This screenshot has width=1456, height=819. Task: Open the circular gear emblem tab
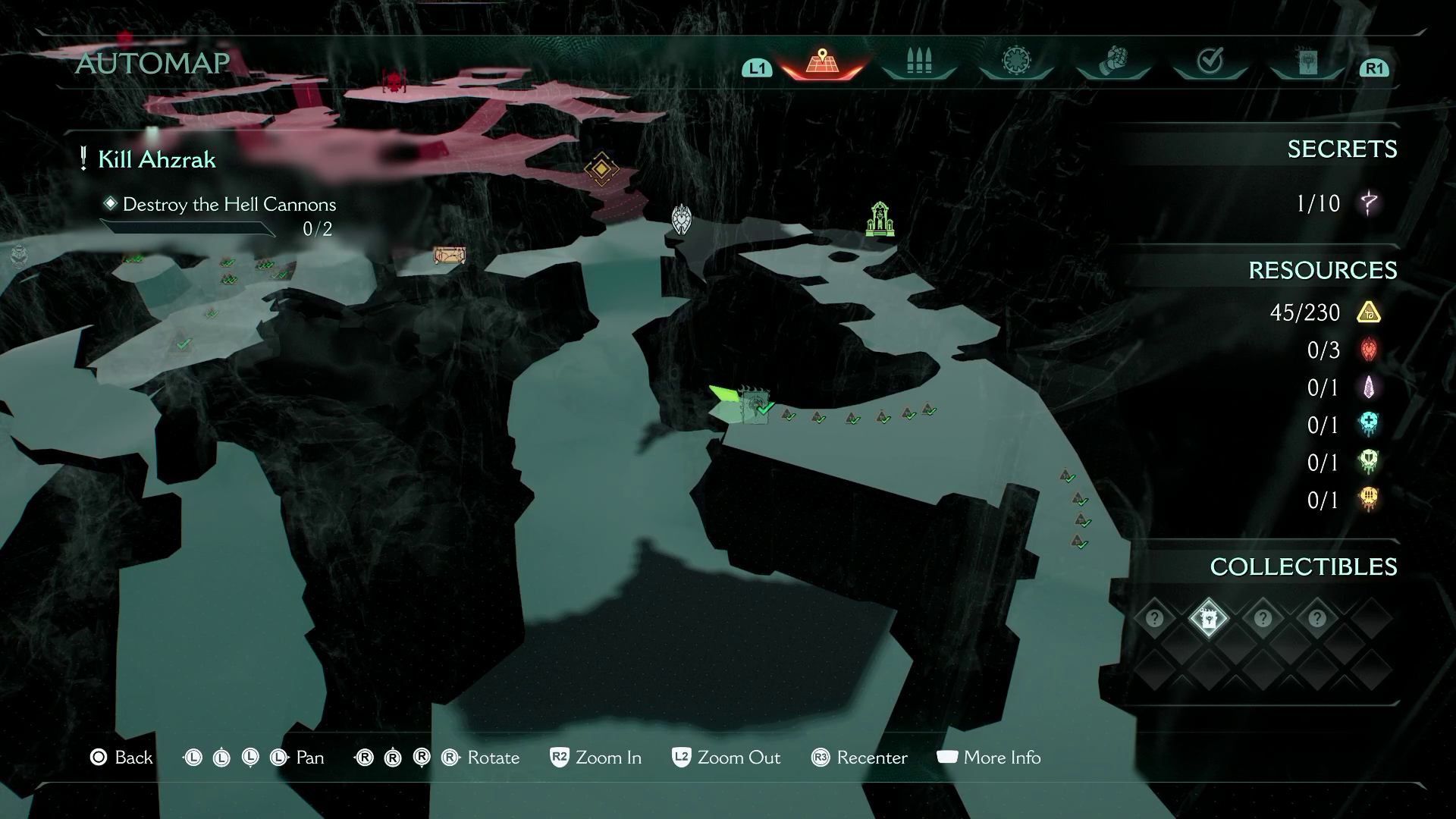tap(1015, 61)
